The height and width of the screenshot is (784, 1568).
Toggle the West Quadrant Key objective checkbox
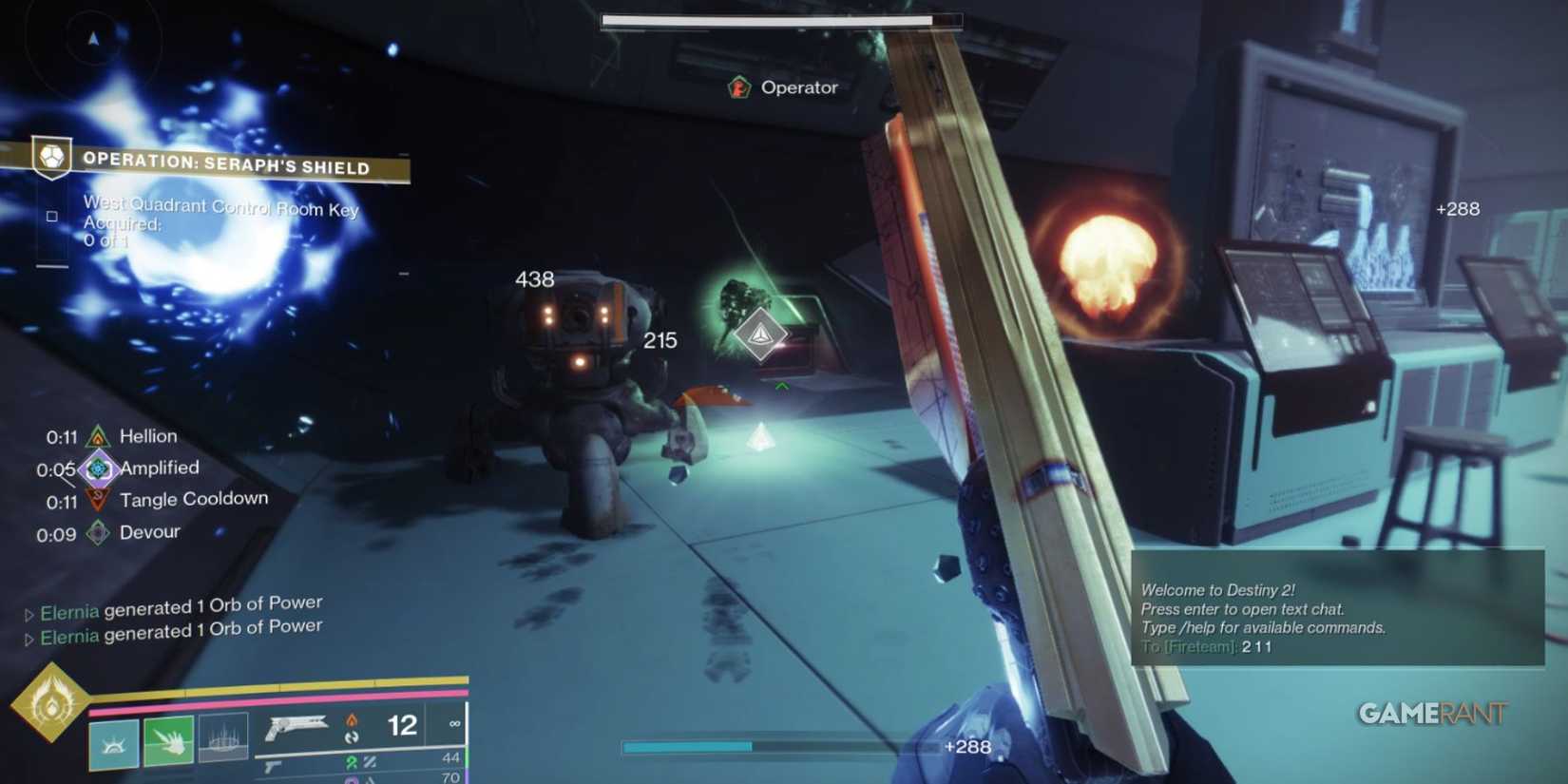pos(52,217)
